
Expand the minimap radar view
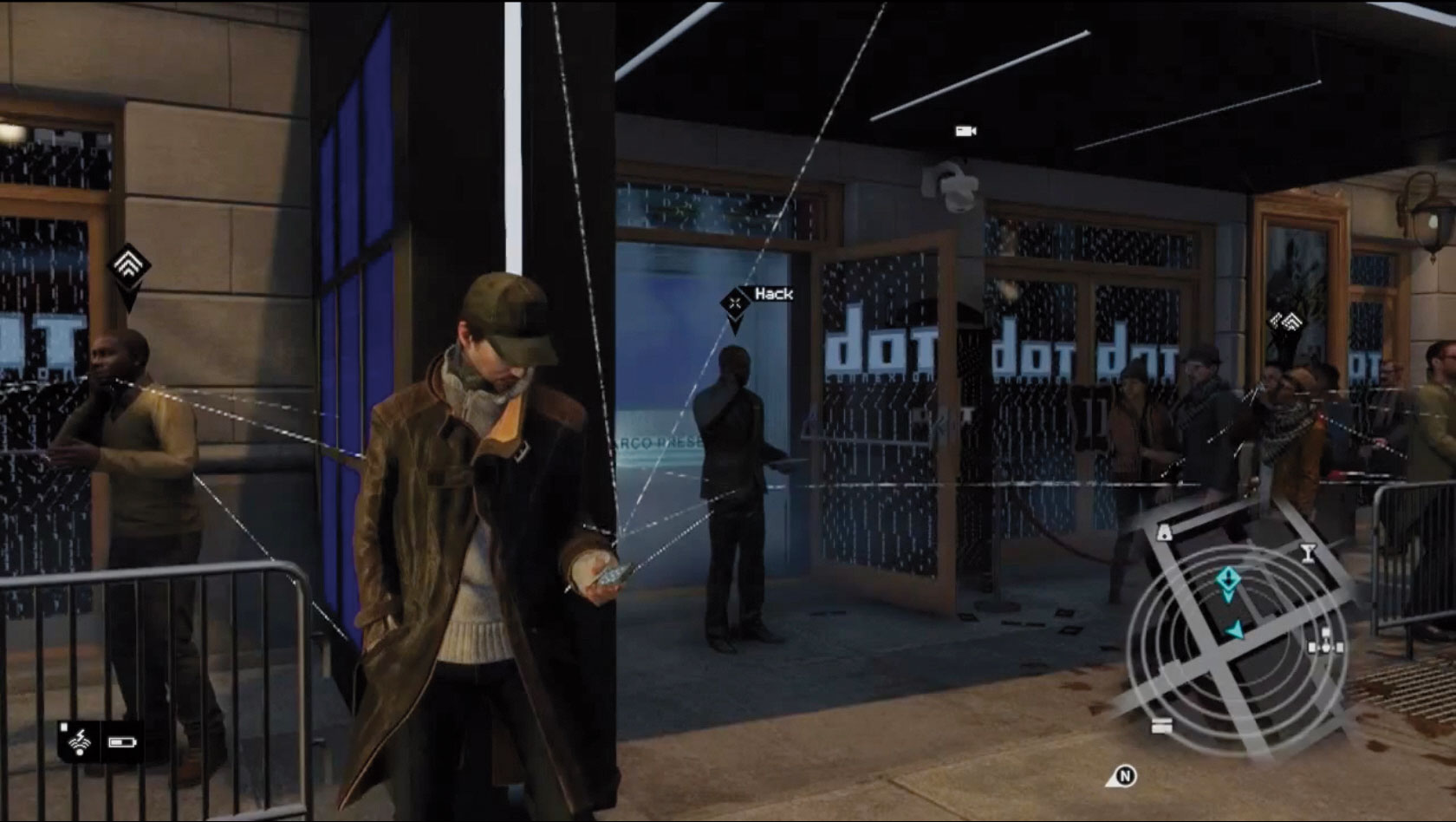1231,633
